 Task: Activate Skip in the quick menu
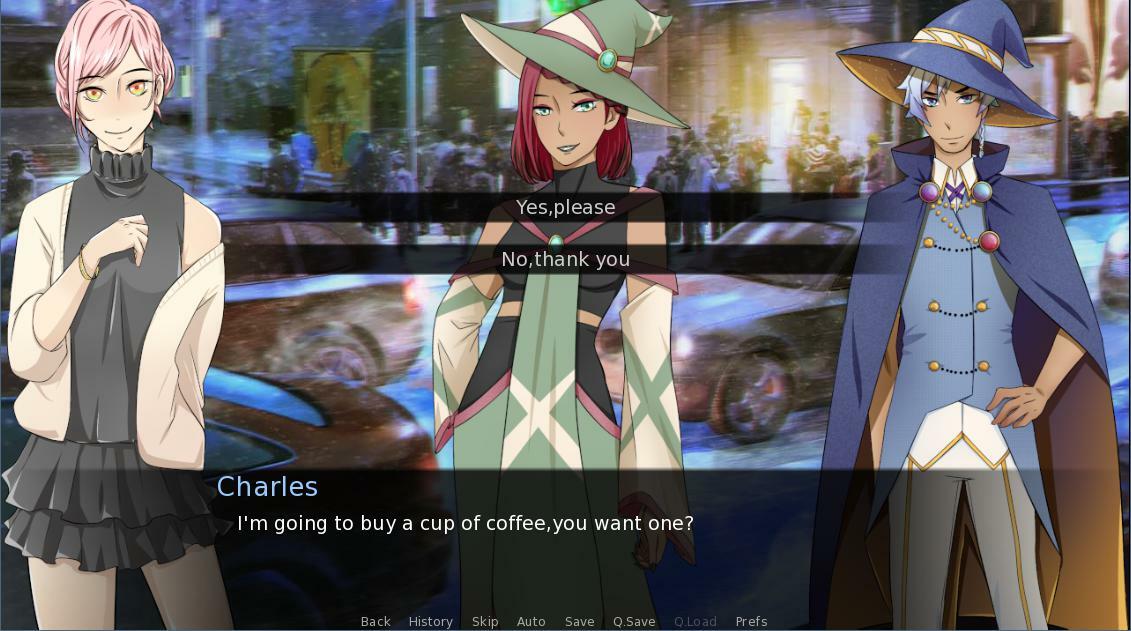pyautogui.click(x=485, y=621)
